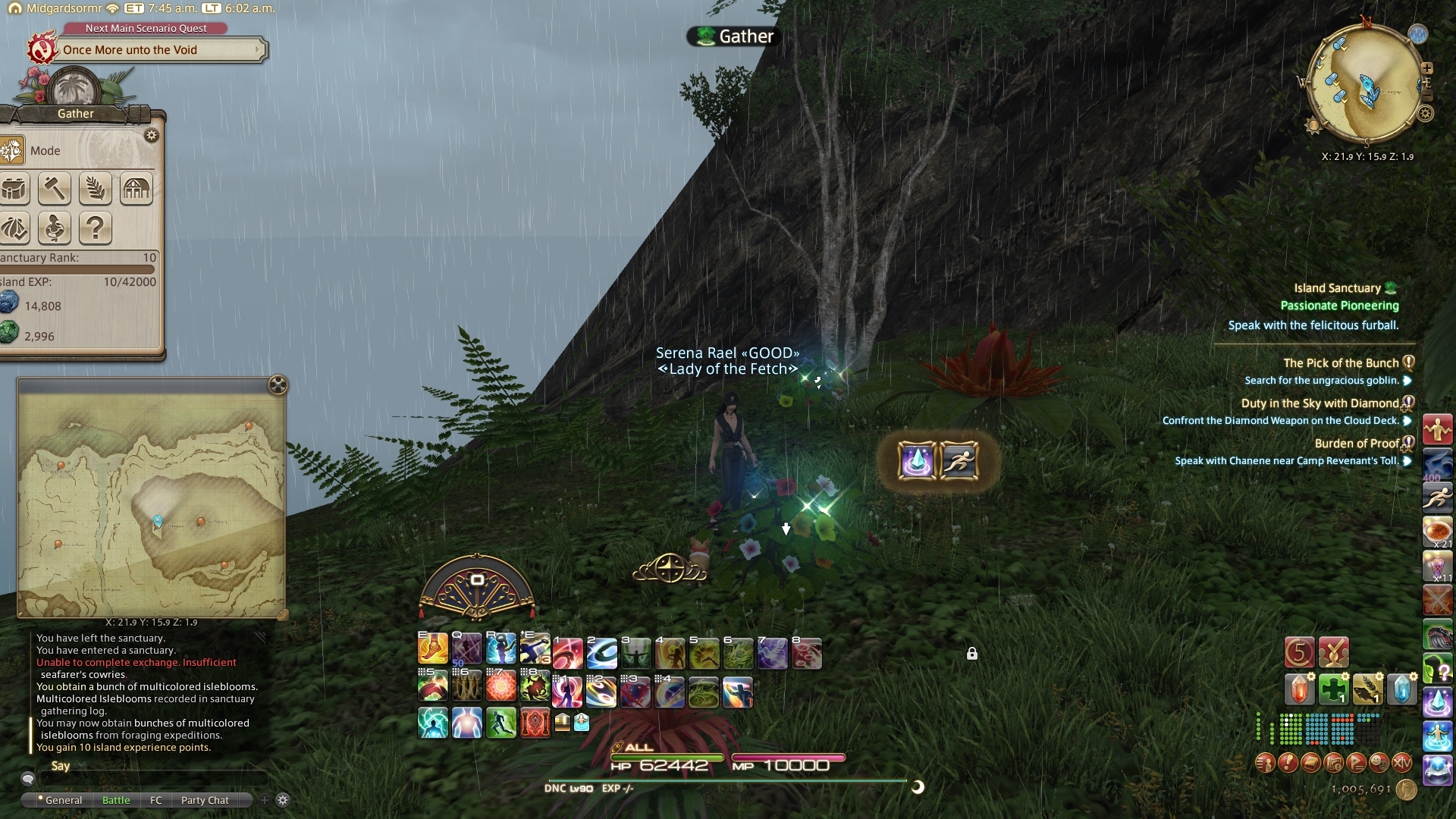Open the chat log settings gear
Viewport: 1456px width, 819px height.
pyautogui.click(x=283, y=800)
